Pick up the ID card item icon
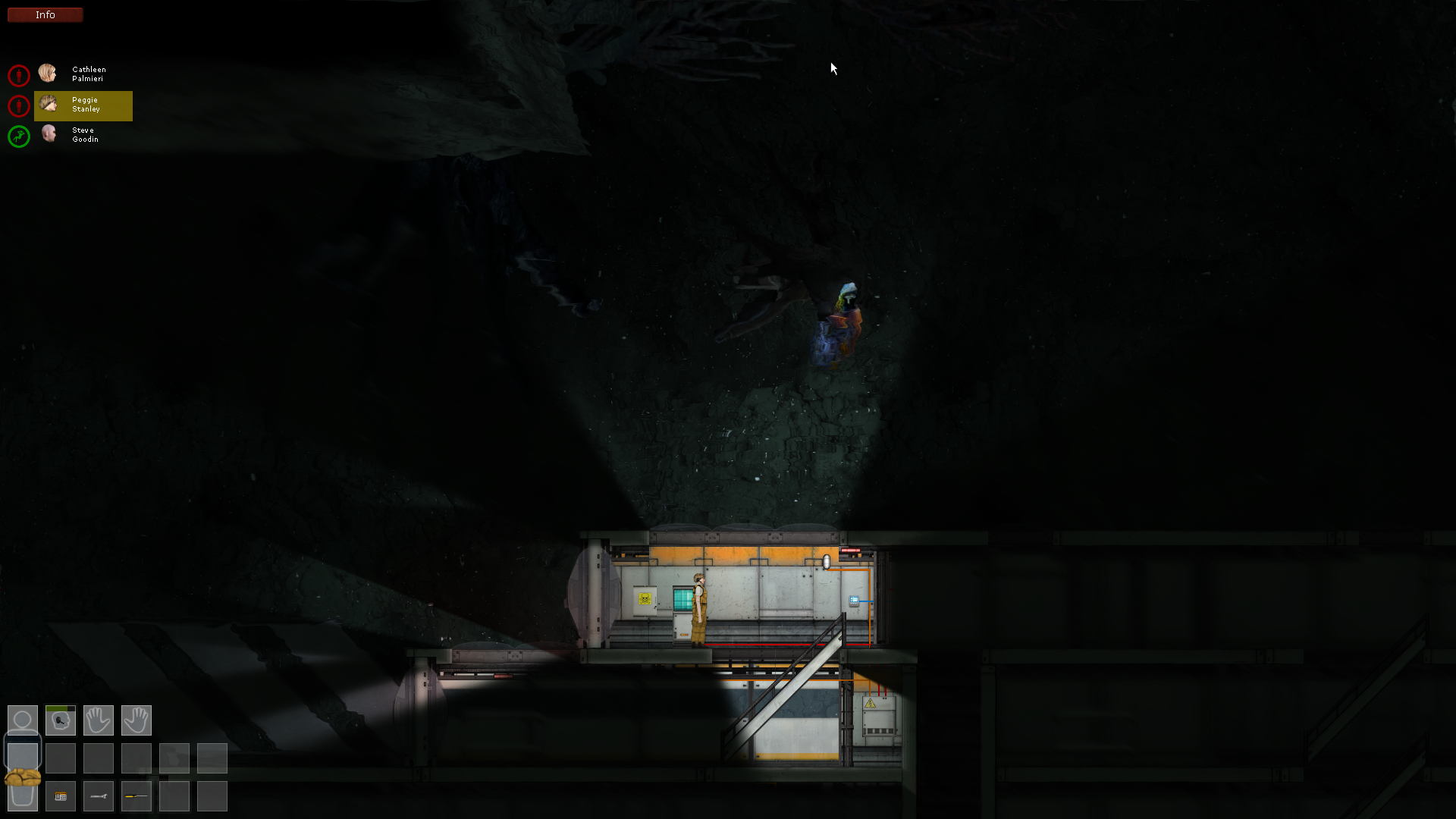The height and width of the screenshot is (819, 1456). tap(61, 796)
